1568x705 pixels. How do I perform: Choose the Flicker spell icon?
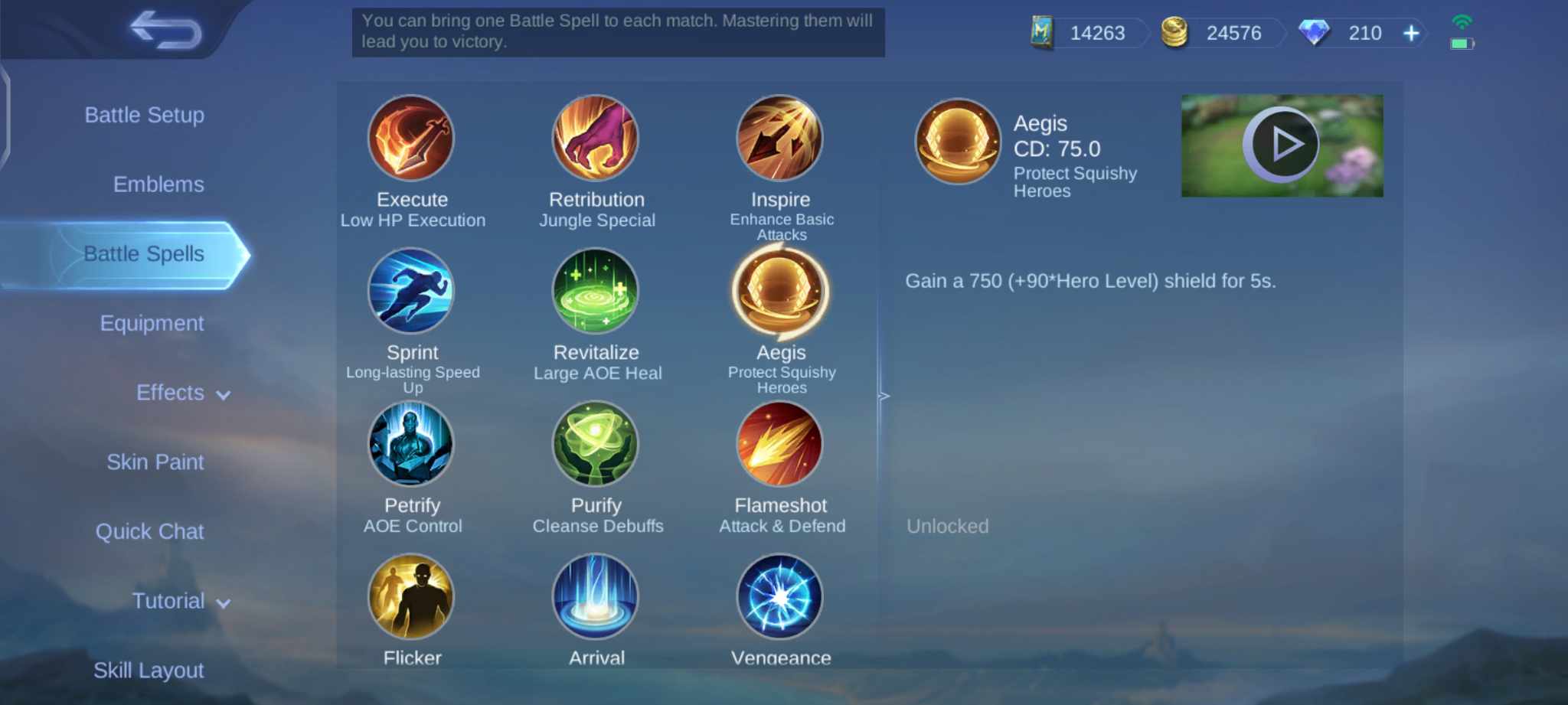click(x=412, y=597)
